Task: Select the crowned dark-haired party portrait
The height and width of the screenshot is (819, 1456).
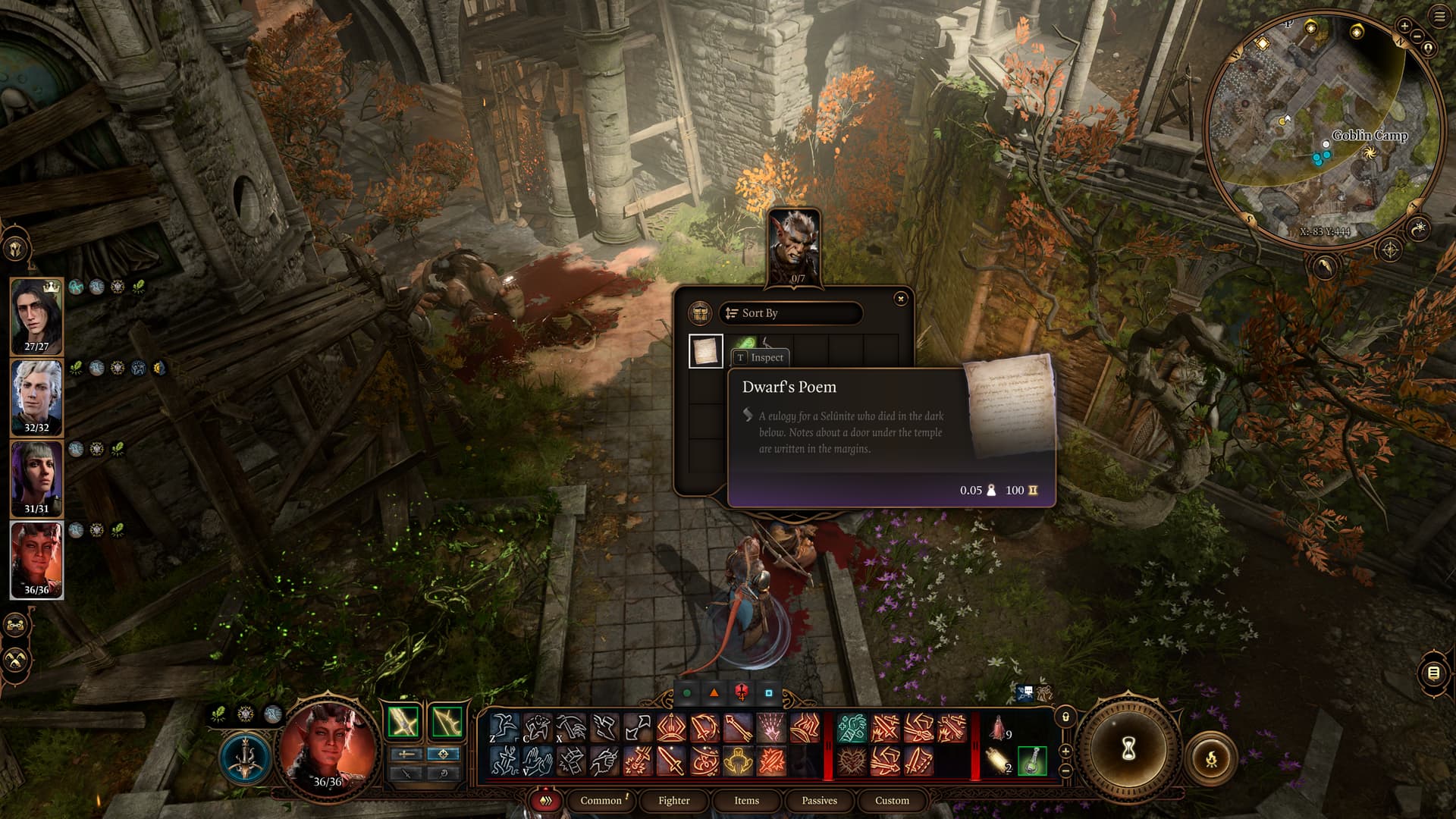Action: pyautogui.click(x=36, y=315)
